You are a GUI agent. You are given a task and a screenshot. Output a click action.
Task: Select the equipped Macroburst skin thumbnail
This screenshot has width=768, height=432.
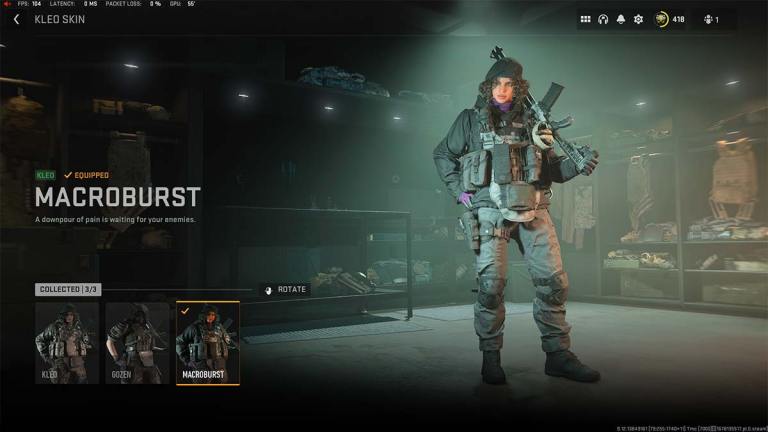click(x=207, y=343)
